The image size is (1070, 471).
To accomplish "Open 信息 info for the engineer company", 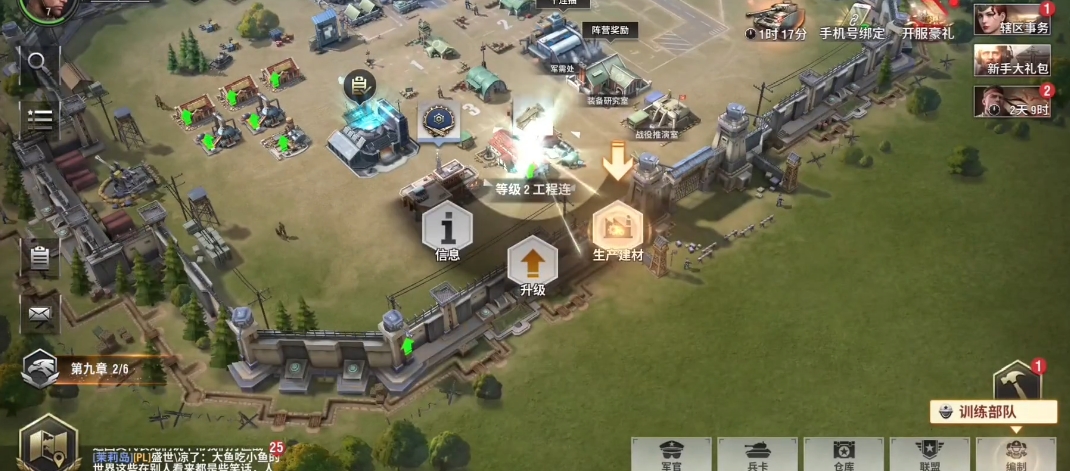I will [x=447, y=231].
